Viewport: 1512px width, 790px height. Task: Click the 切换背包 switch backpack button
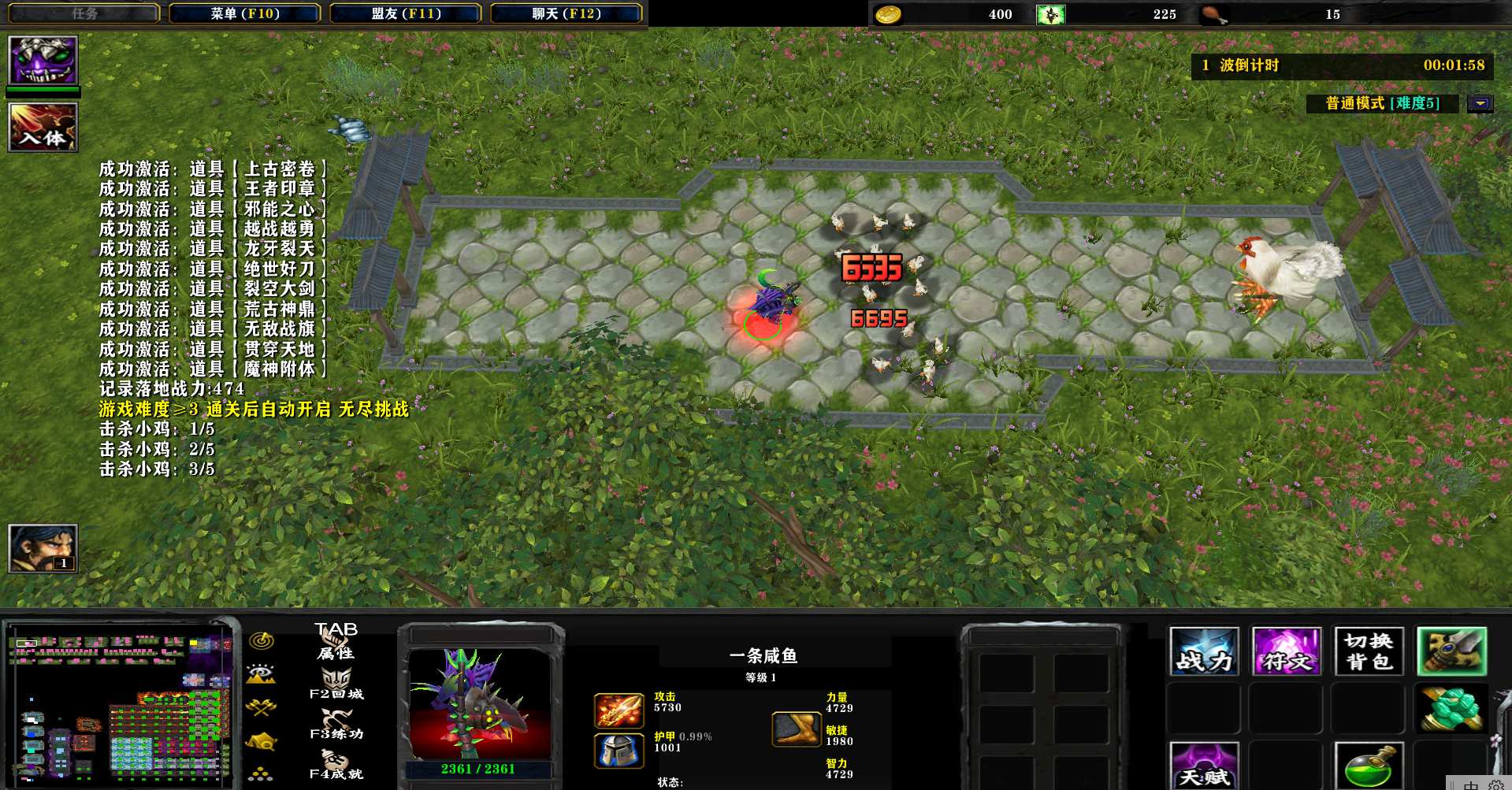pos(1369,651)
